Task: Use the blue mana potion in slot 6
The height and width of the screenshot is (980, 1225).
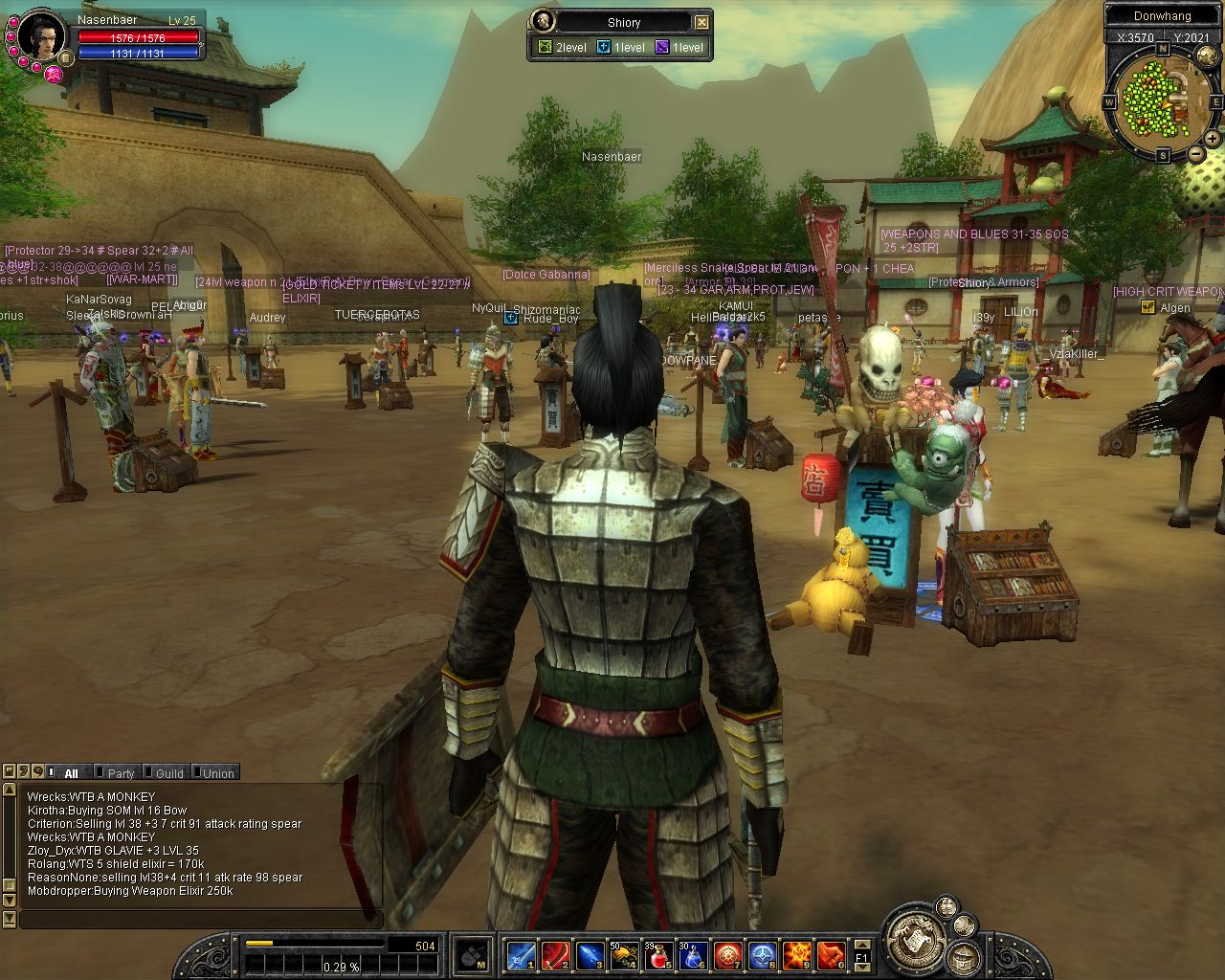Action: [x=694, y=955]
